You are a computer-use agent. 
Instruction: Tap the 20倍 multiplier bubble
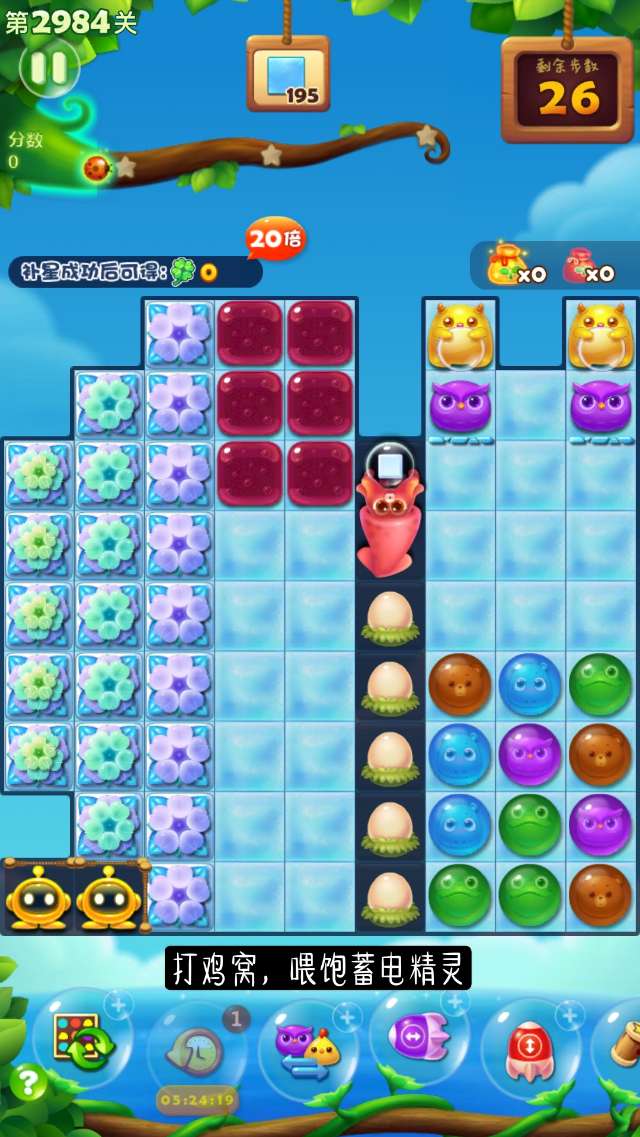pyautogui.click(x=275, y=239)
